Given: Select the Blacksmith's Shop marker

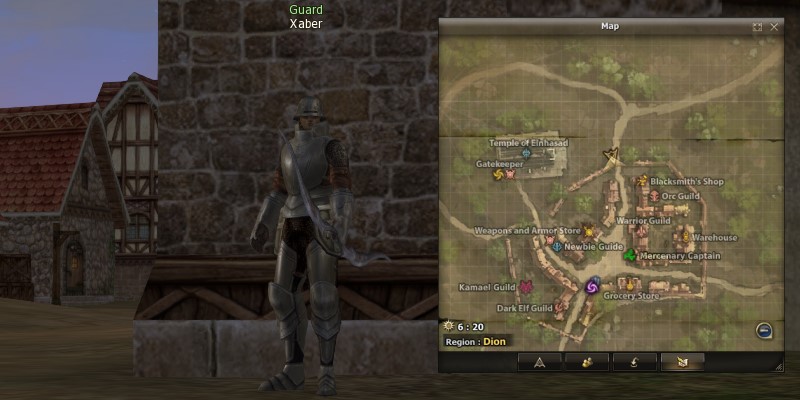Looking at the screenshot, I should [641, 181].
